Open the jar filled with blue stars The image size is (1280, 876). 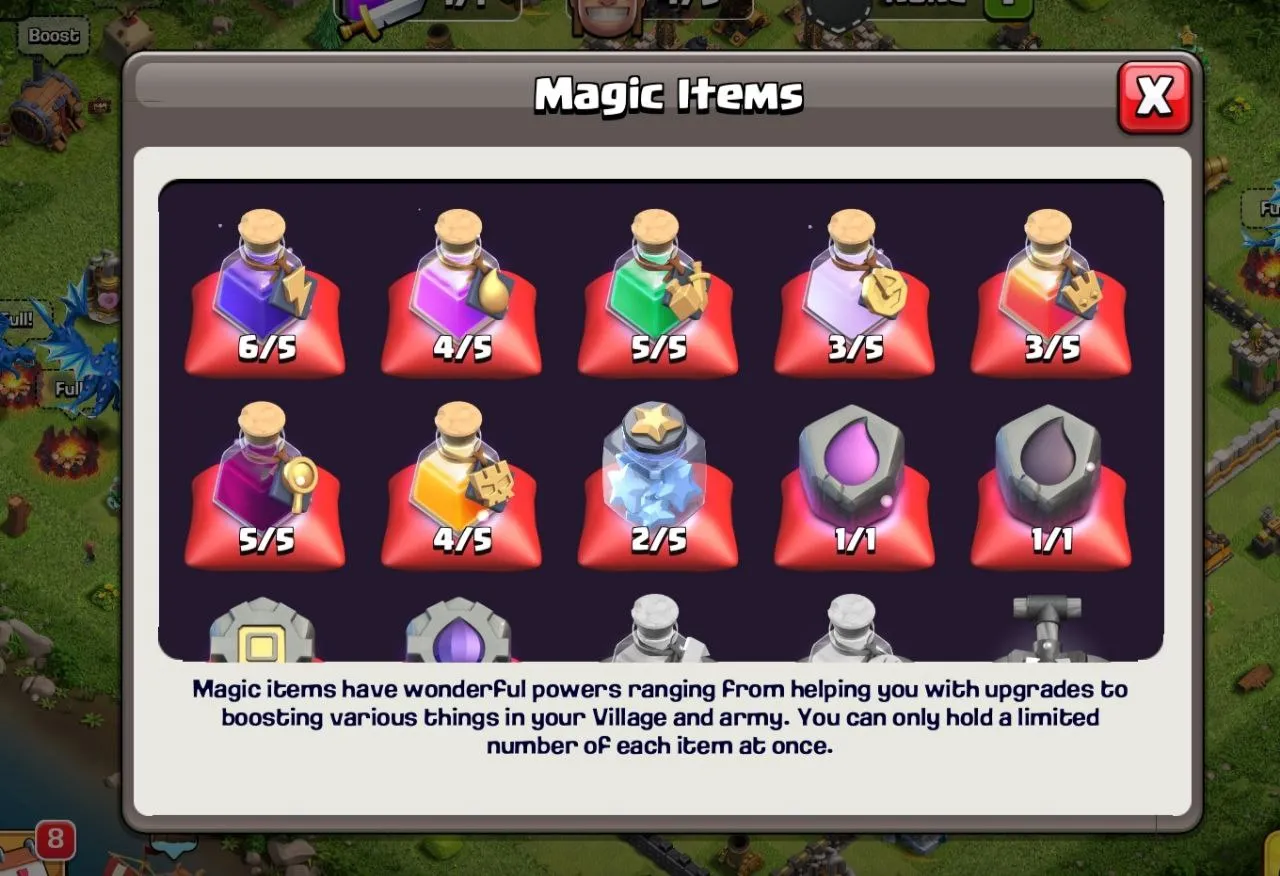click(x=657, y=480)
